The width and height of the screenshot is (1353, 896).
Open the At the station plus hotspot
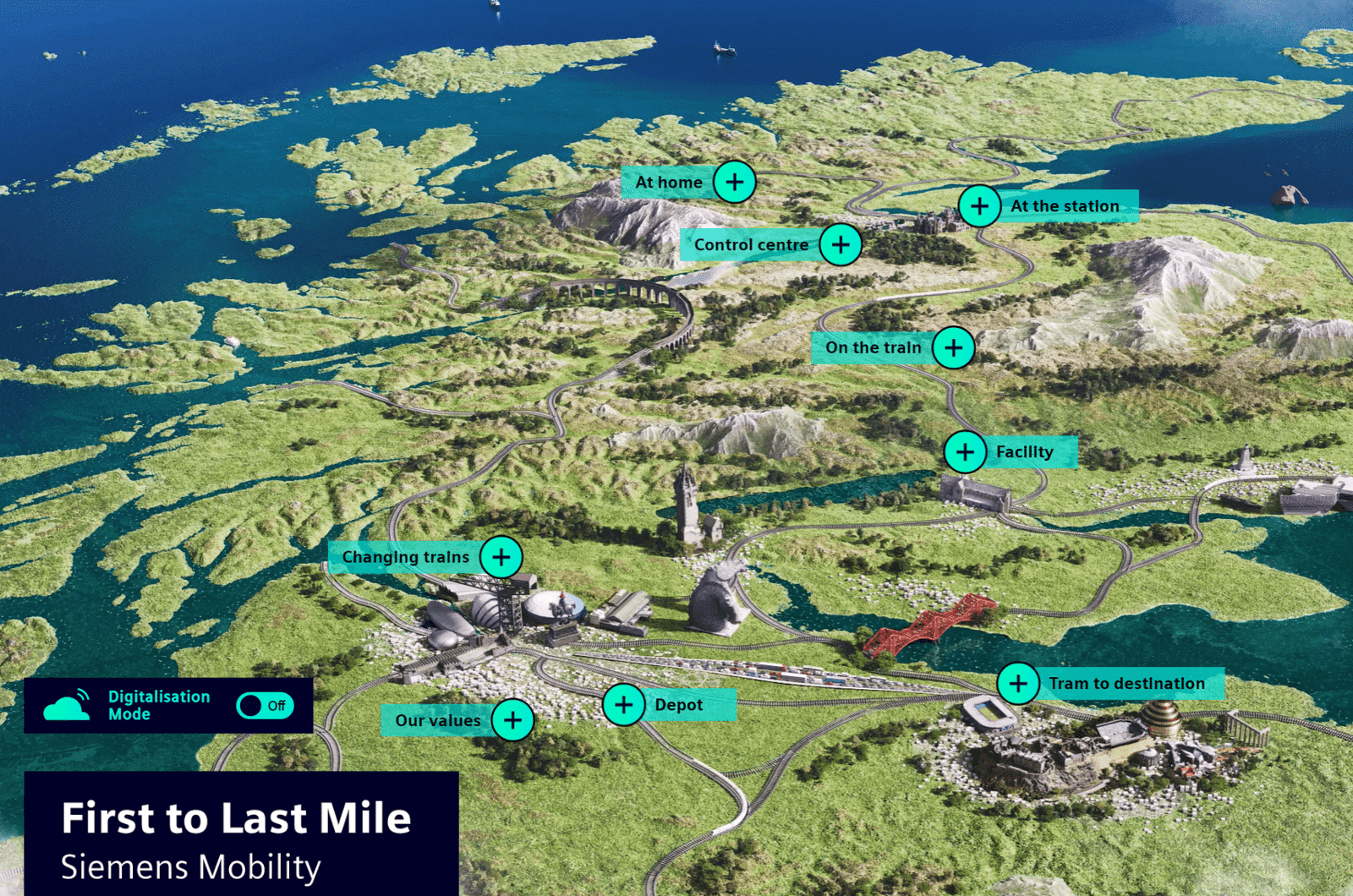pos(978,205)
